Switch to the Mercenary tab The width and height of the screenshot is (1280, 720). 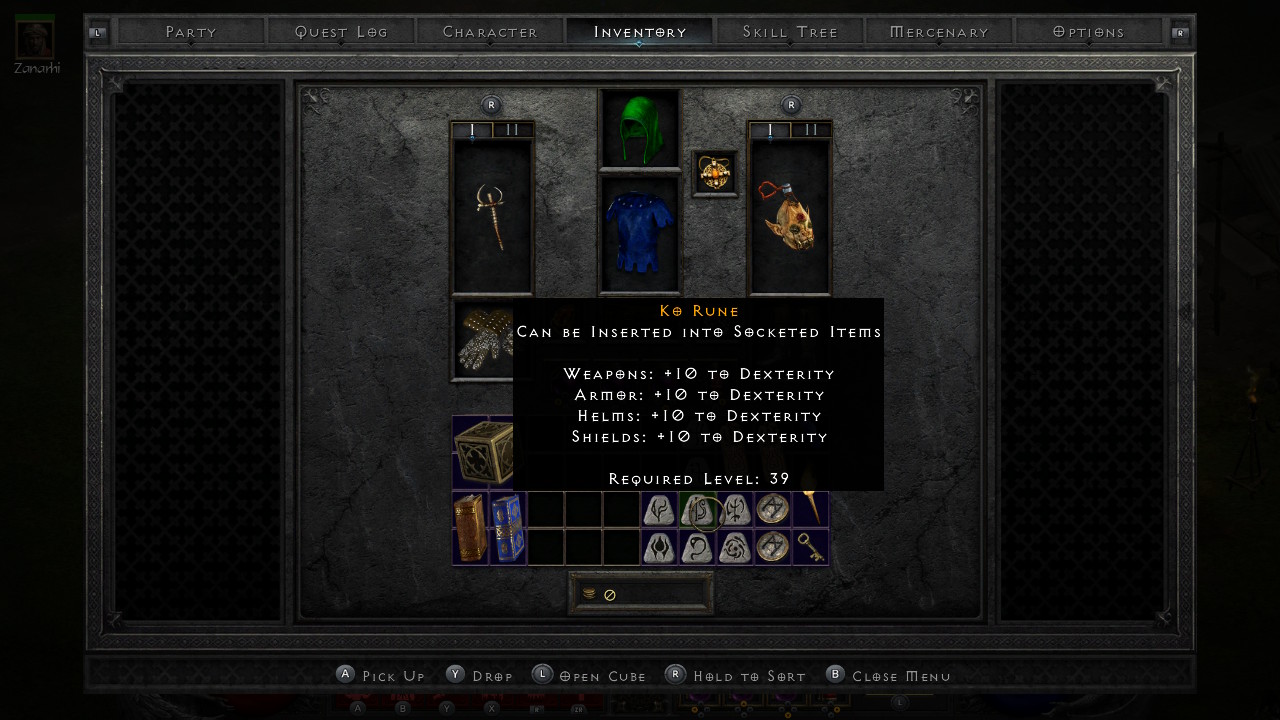click(x=939, y=32)
